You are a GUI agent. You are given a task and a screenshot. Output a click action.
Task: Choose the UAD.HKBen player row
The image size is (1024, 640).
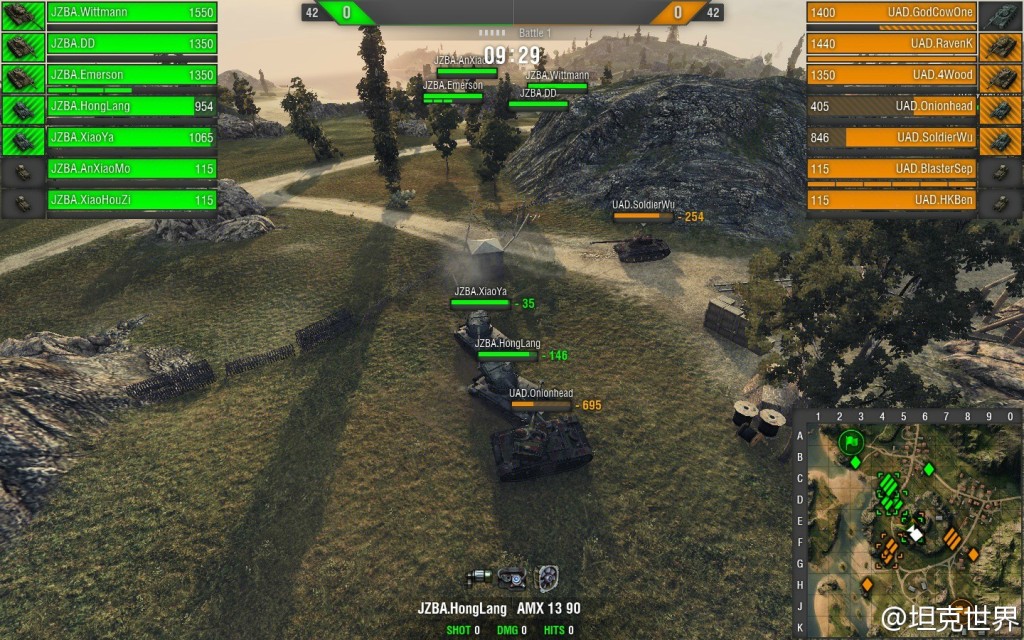(x=891, y=200)
